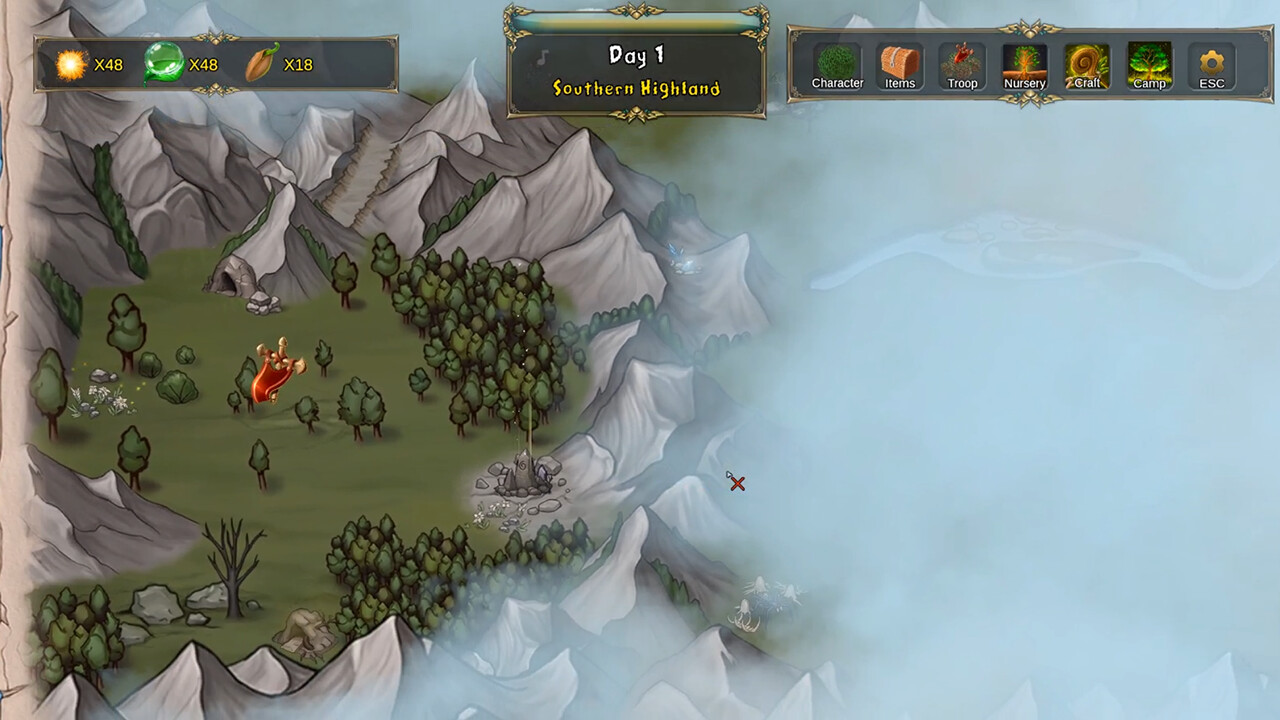Click the seed resource icon
The width and height of the screenshot is (1280, 720).
pos(260,63)
